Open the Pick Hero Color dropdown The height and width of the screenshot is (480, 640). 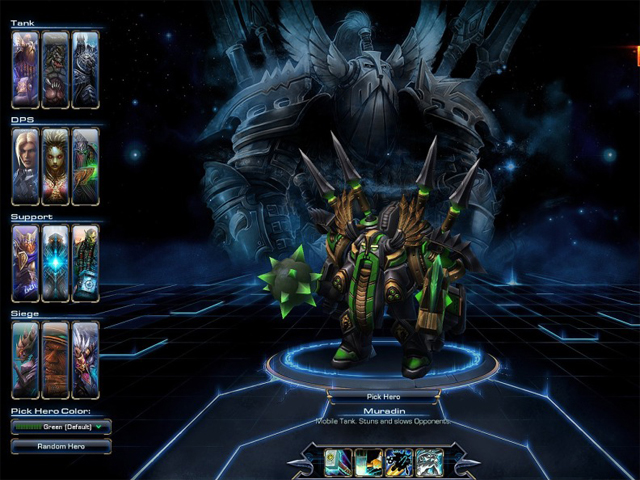61,427
